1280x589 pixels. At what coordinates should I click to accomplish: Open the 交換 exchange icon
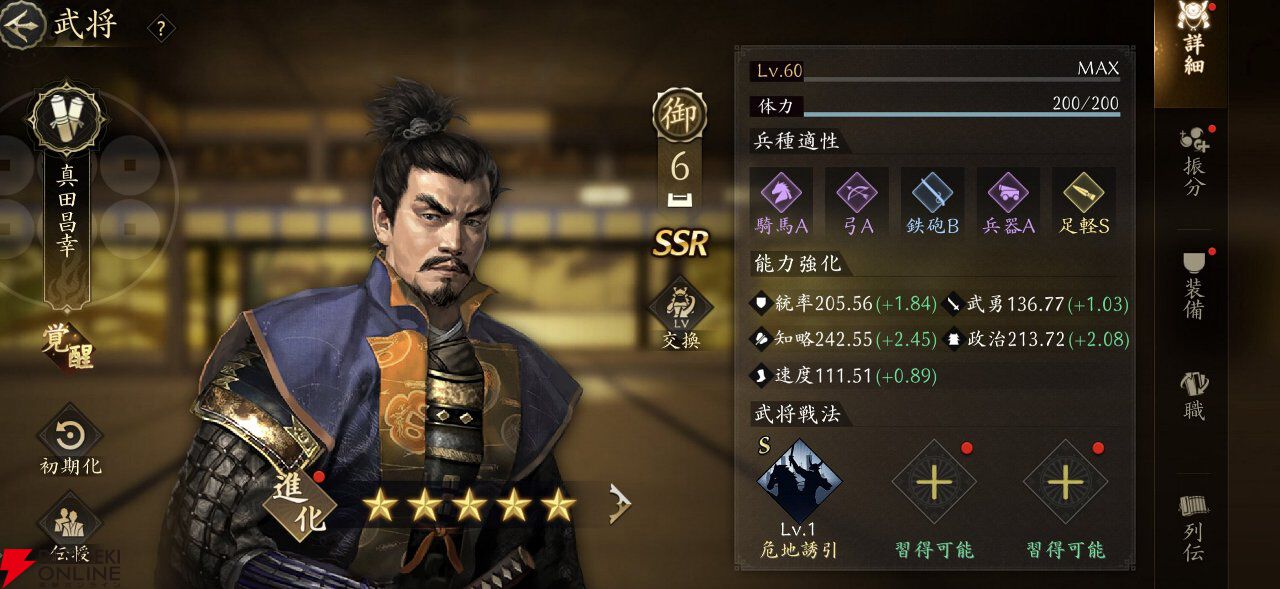[x=680, y=314]
